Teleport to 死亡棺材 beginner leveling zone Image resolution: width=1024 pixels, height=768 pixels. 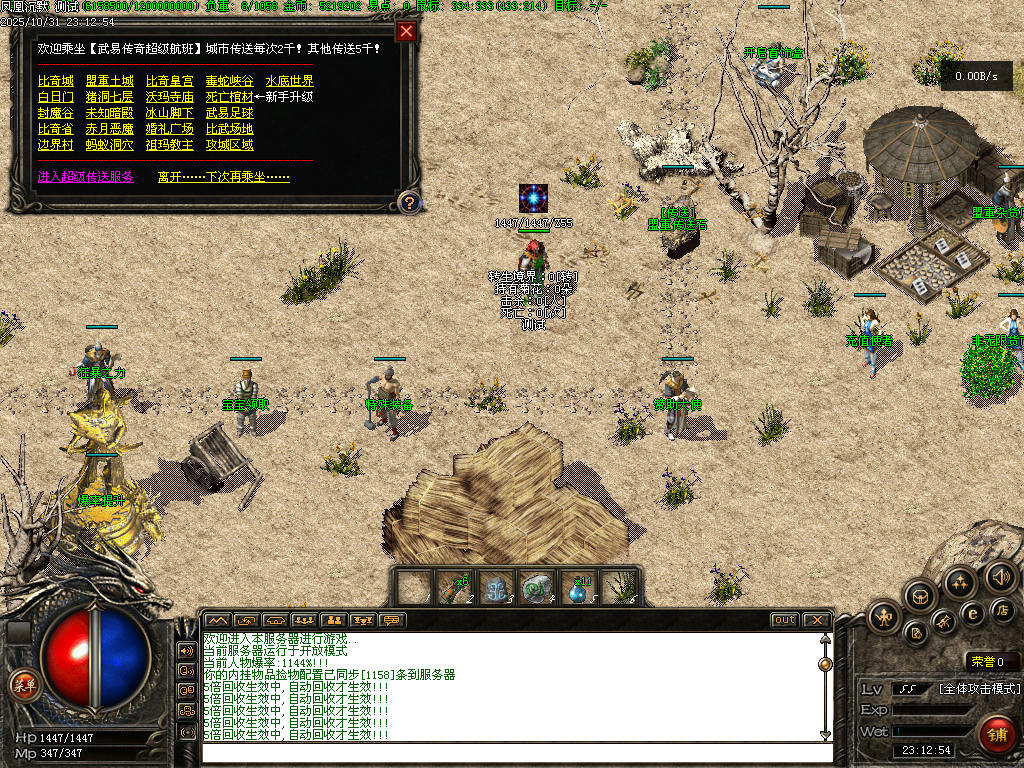[229, 97]
